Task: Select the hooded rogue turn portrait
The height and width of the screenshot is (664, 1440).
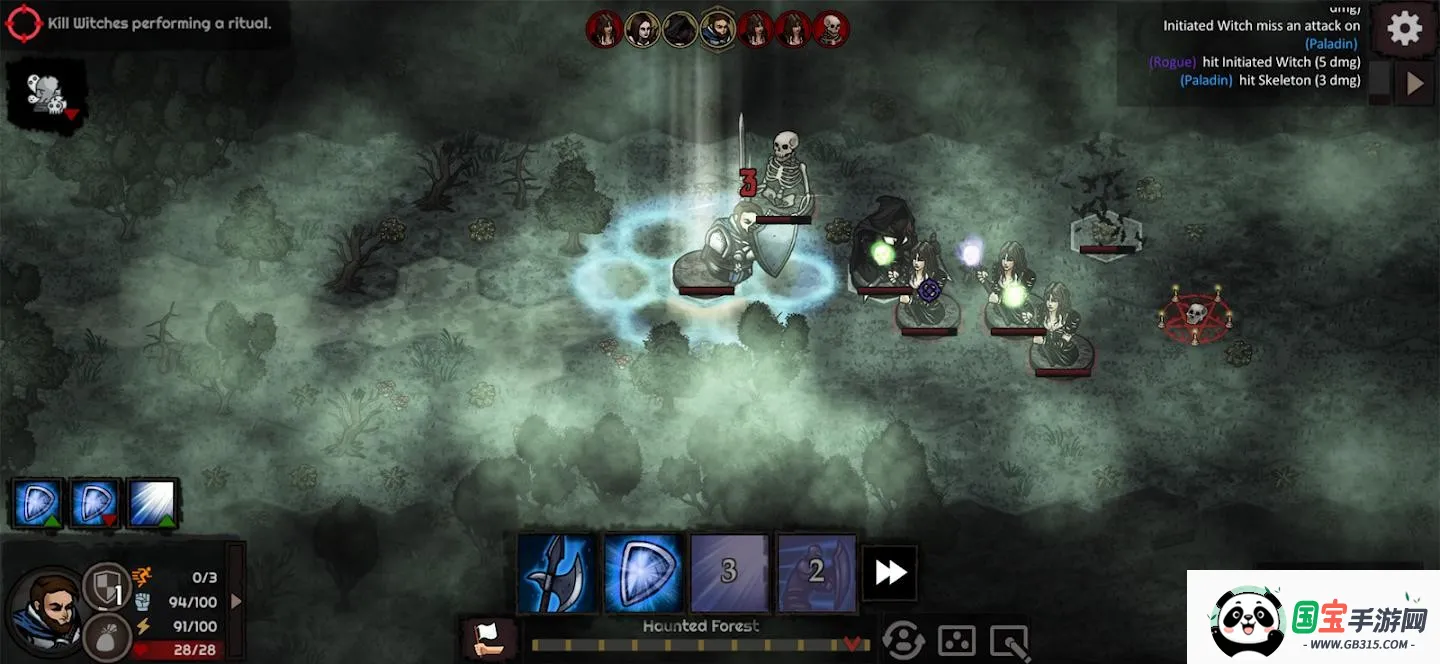Action: (x=680, y=29)
